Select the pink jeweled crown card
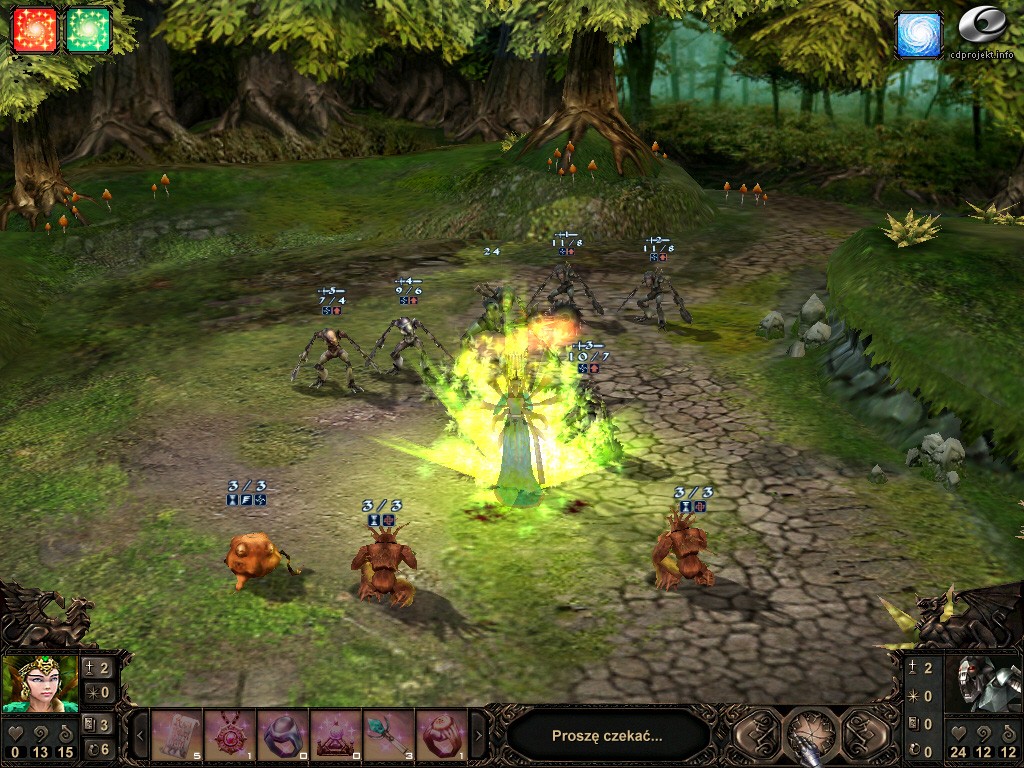 tap(336, 736)
